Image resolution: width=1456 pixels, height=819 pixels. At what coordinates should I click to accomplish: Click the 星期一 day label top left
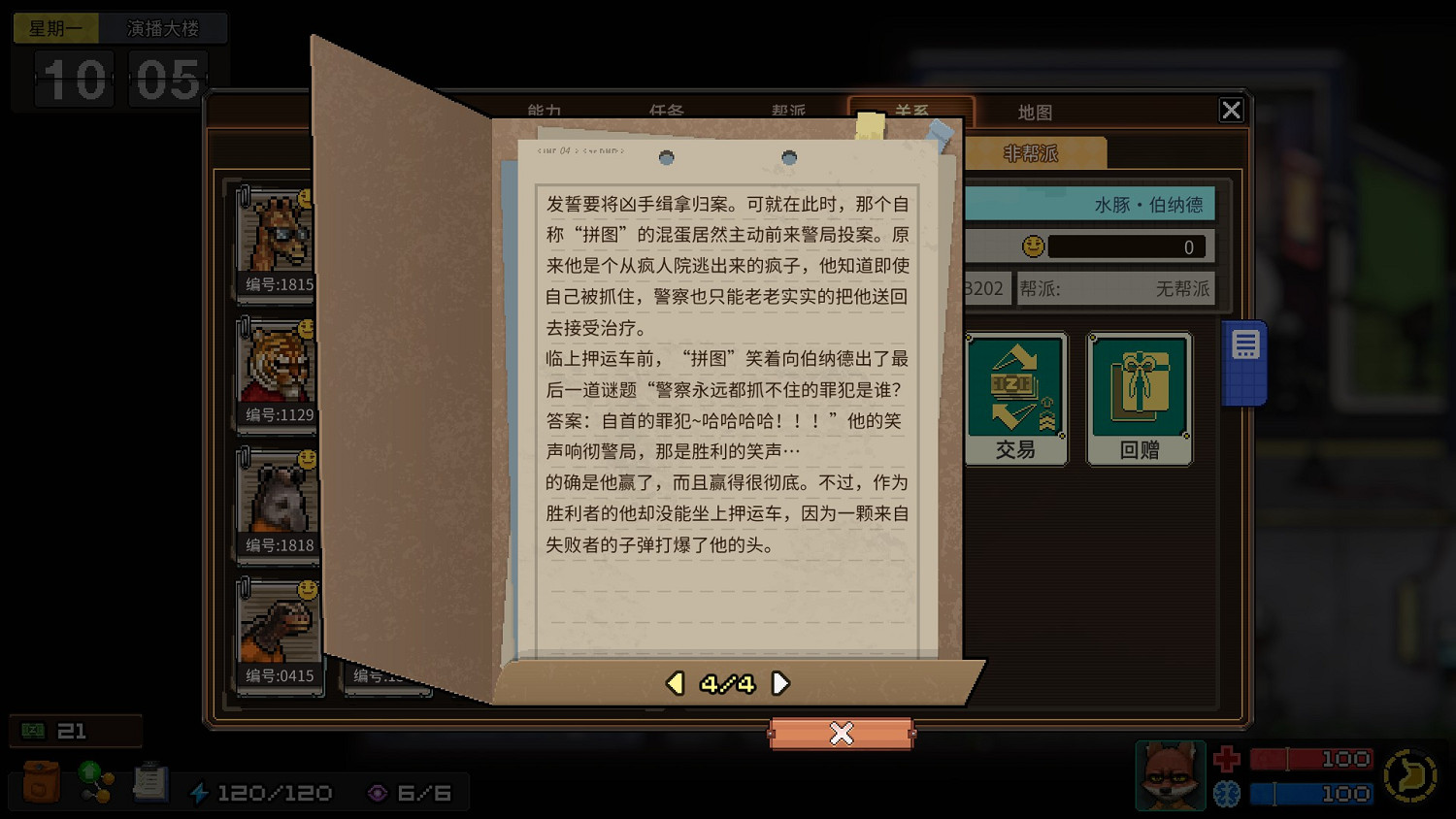pyautogui.click(x=55, y=28)
